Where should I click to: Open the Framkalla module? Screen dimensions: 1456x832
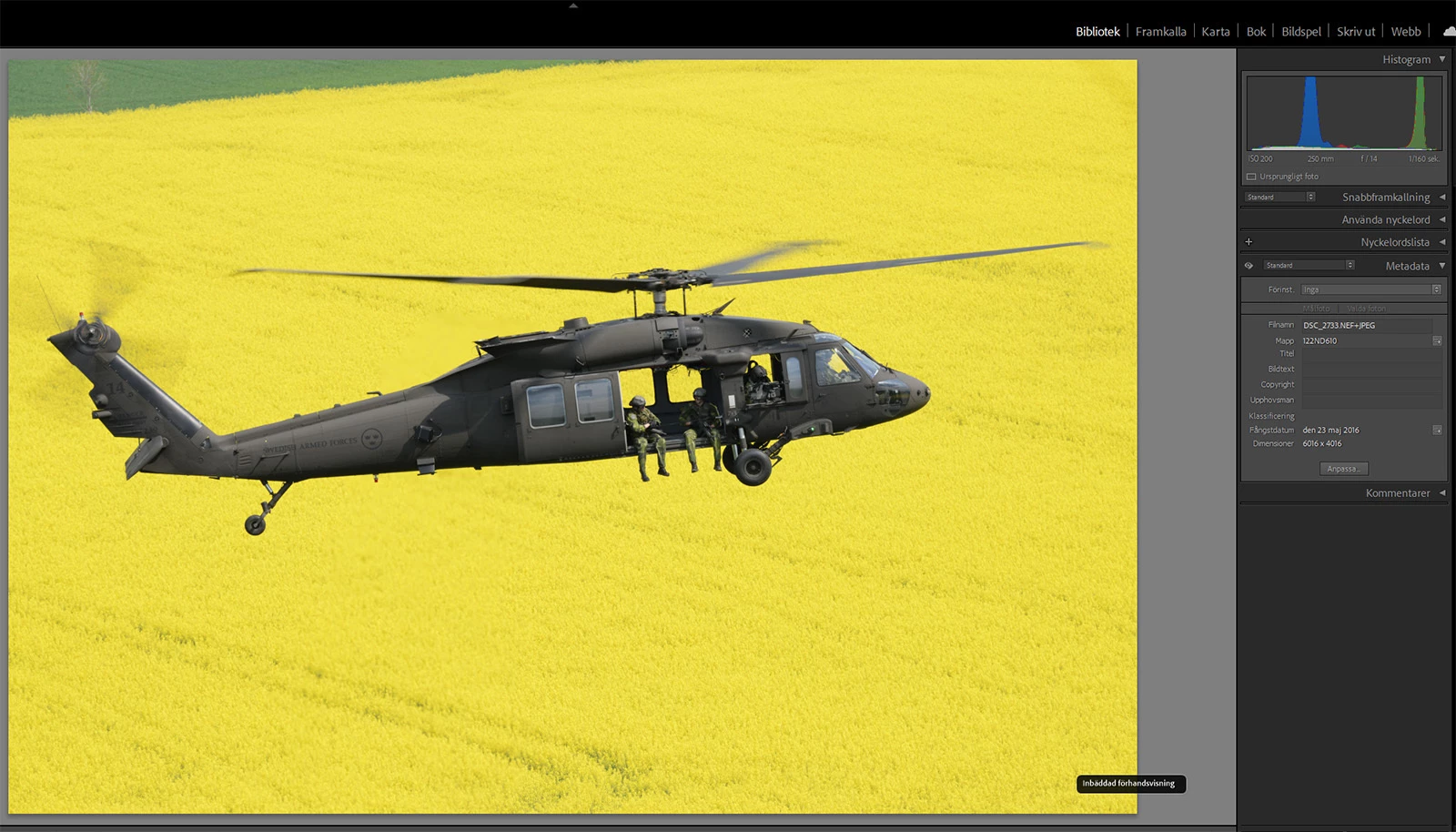[1160, 31]
